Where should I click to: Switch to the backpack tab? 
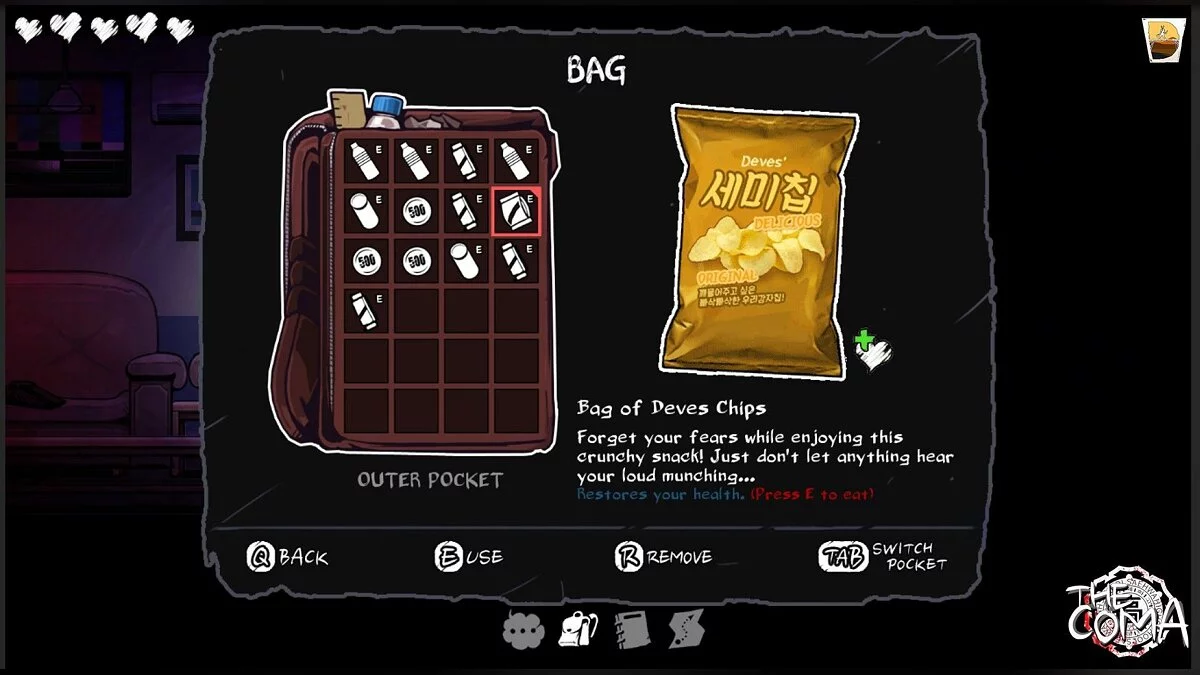[x=579, y=629]
